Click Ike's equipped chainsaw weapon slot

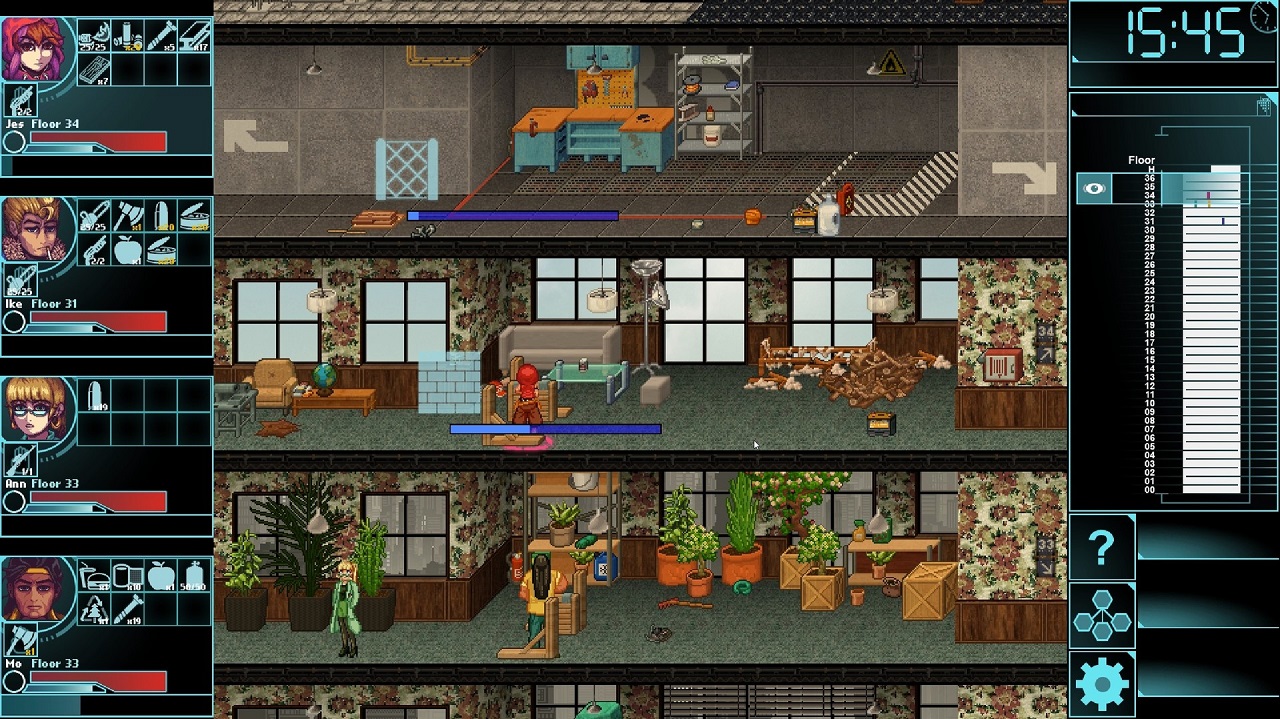click(20, 278)
